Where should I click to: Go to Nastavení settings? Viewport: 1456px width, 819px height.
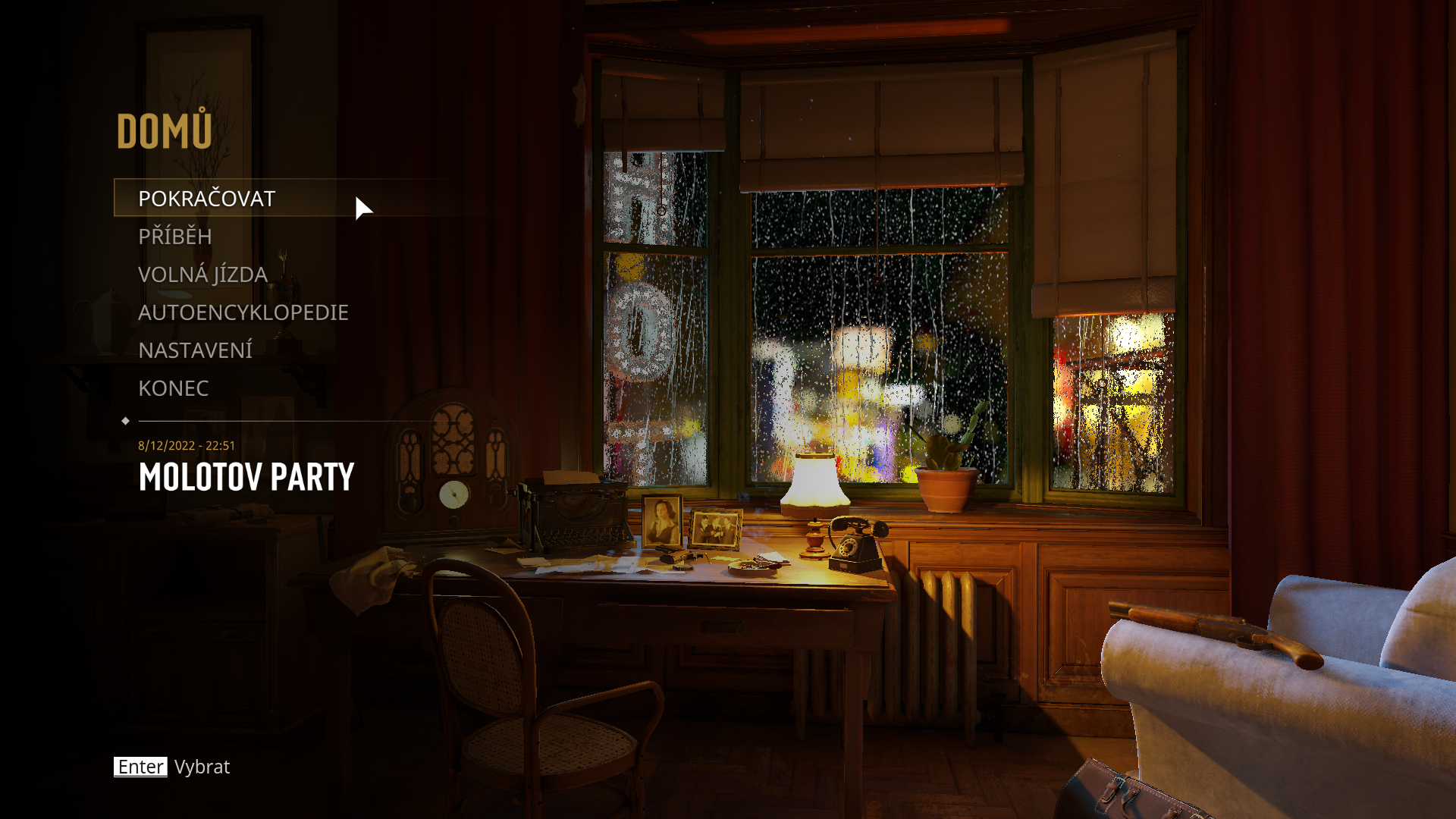(195, 350)
